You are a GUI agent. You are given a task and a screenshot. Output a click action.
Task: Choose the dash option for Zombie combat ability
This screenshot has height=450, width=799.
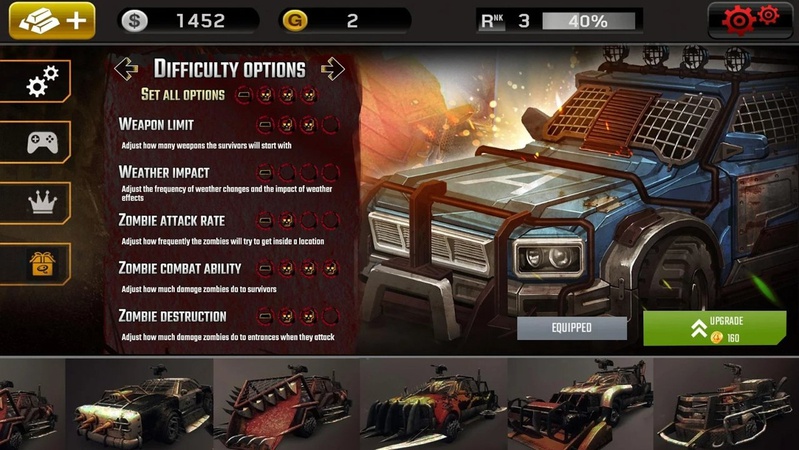[x=265, y=269]
